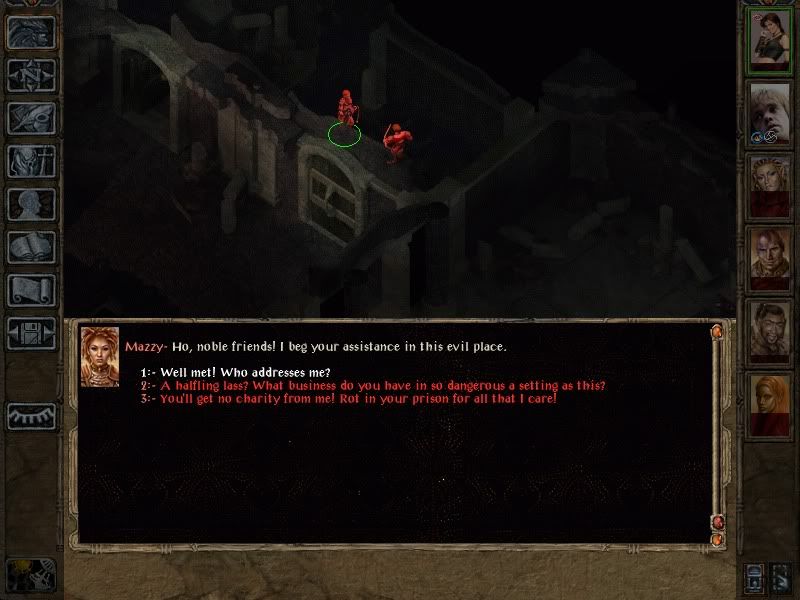
Task: Open the options floppy disk button
Action: [31, 333]
